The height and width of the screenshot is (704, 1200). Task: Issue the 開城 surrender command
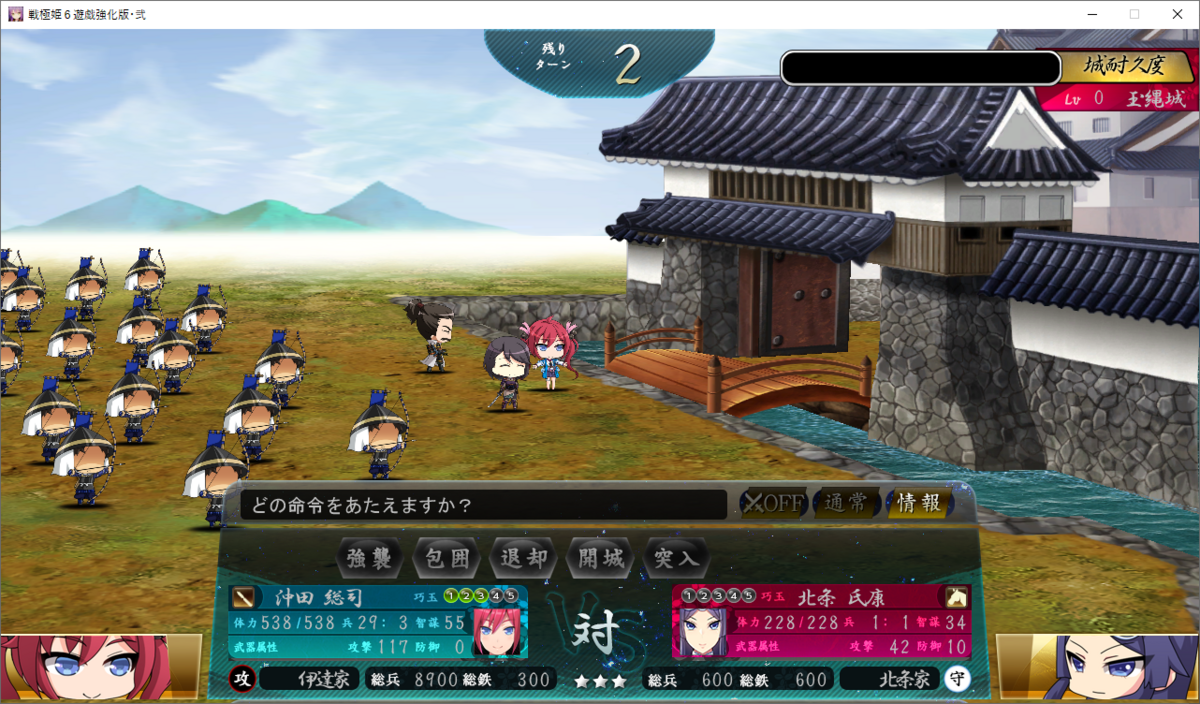[601, 558]
